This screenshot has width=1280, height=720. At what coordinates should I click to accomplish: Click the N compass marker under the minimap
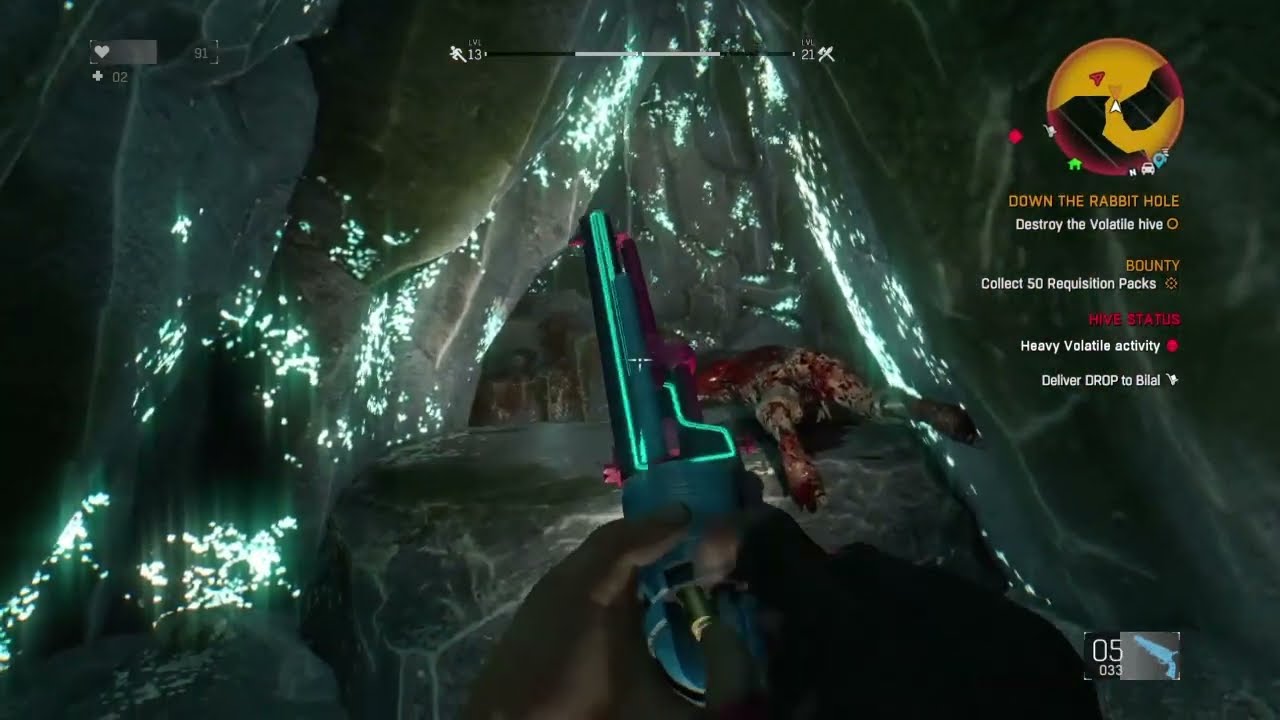pyautogui.click(x=1132, y=172)
